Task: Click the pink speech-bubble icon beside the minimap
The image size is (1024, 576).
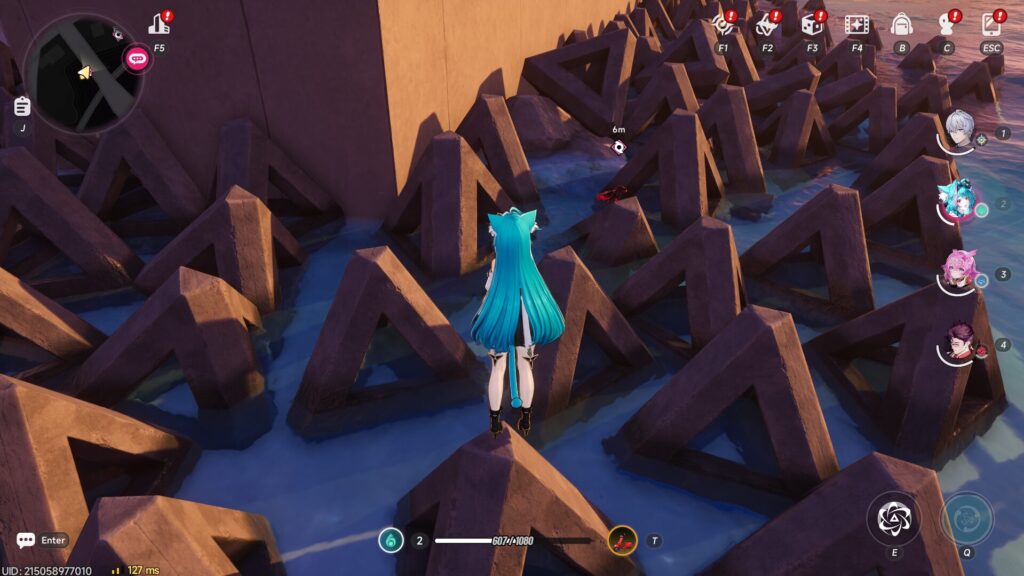Action: (136, 58)
